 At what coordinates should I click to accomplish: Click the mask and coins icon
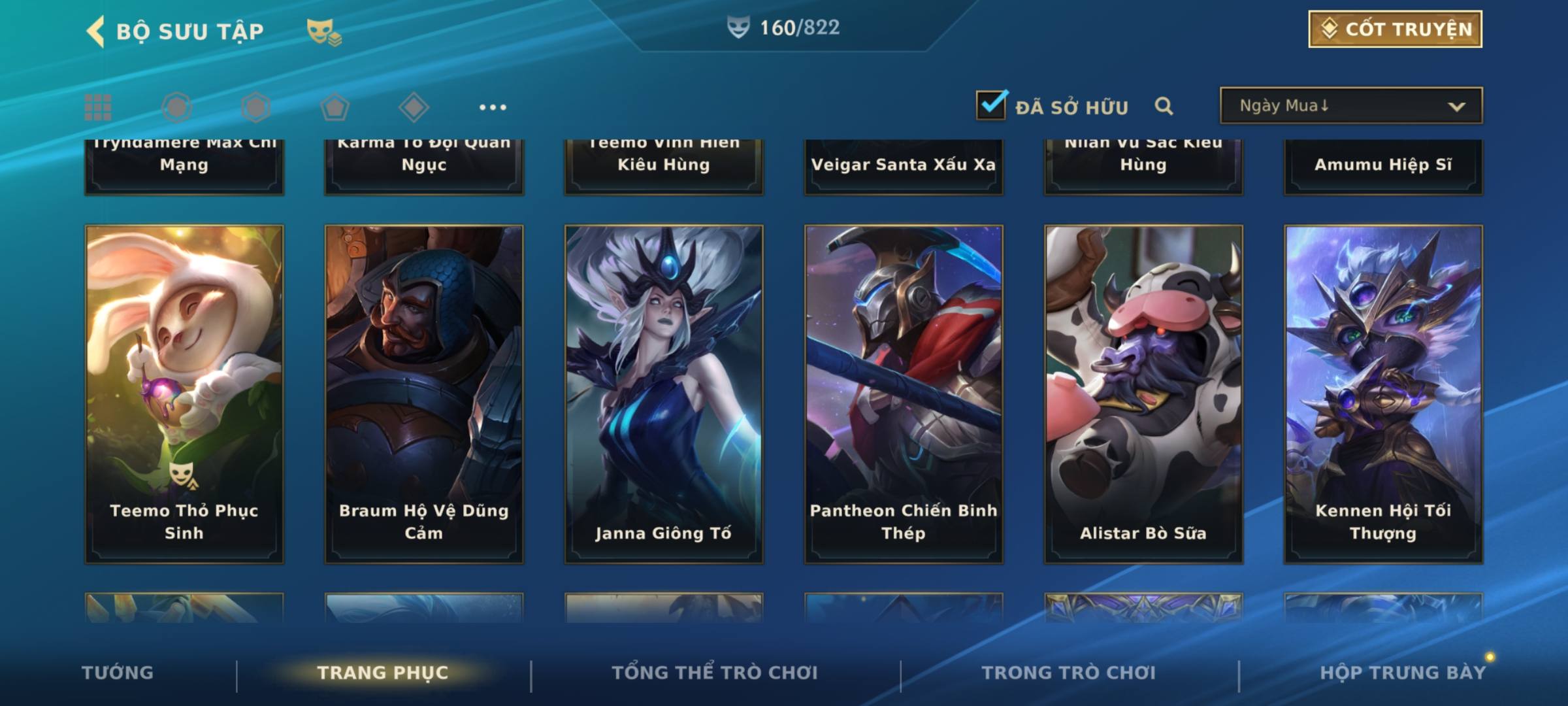tap(324, 31)
